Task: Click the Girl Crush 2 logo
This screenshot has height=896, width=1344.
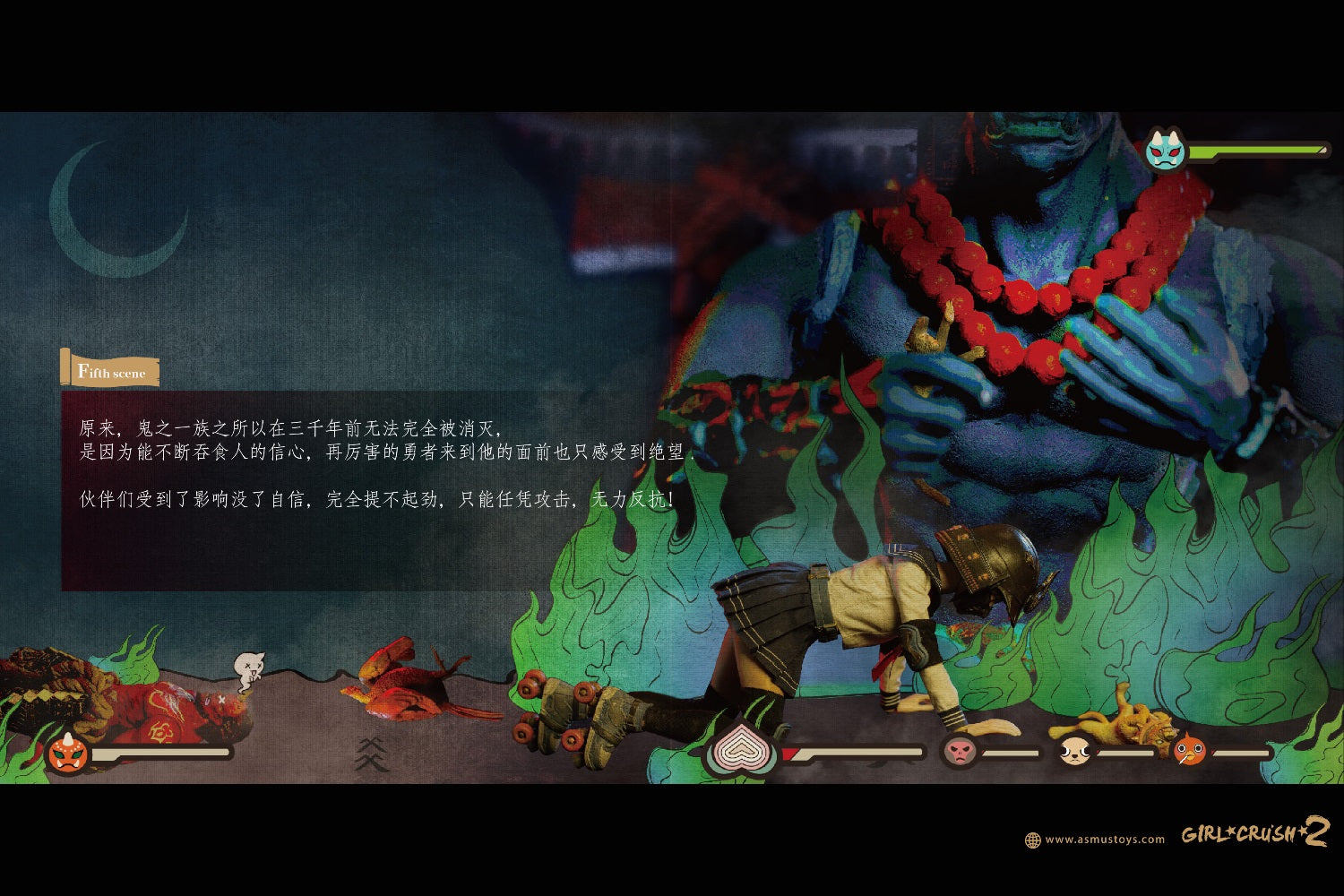Action: [x=1254, y=832]
